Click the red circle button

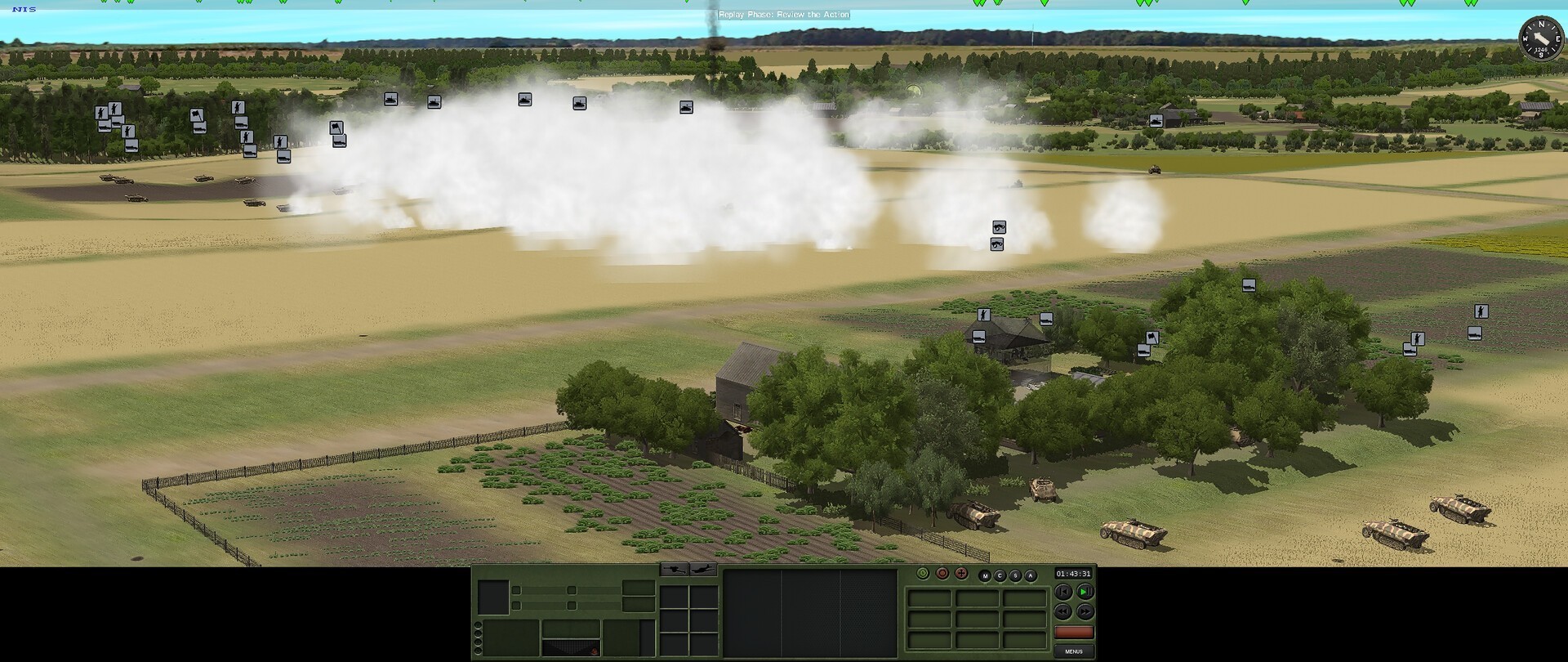(x=942, y=574)
